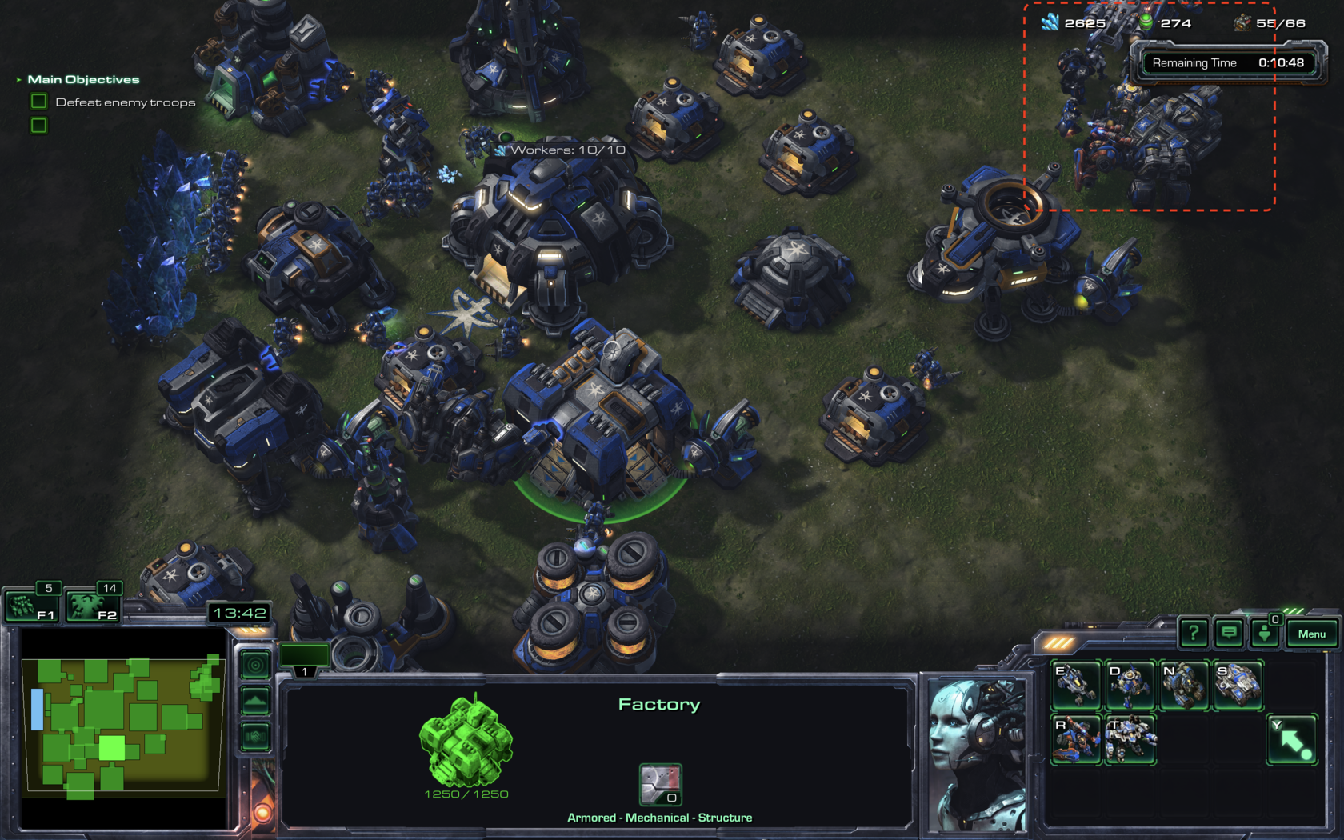Collapse the Main Objectives tracker
This screenshot has width=1344, height=840.
tap(18, 80)
